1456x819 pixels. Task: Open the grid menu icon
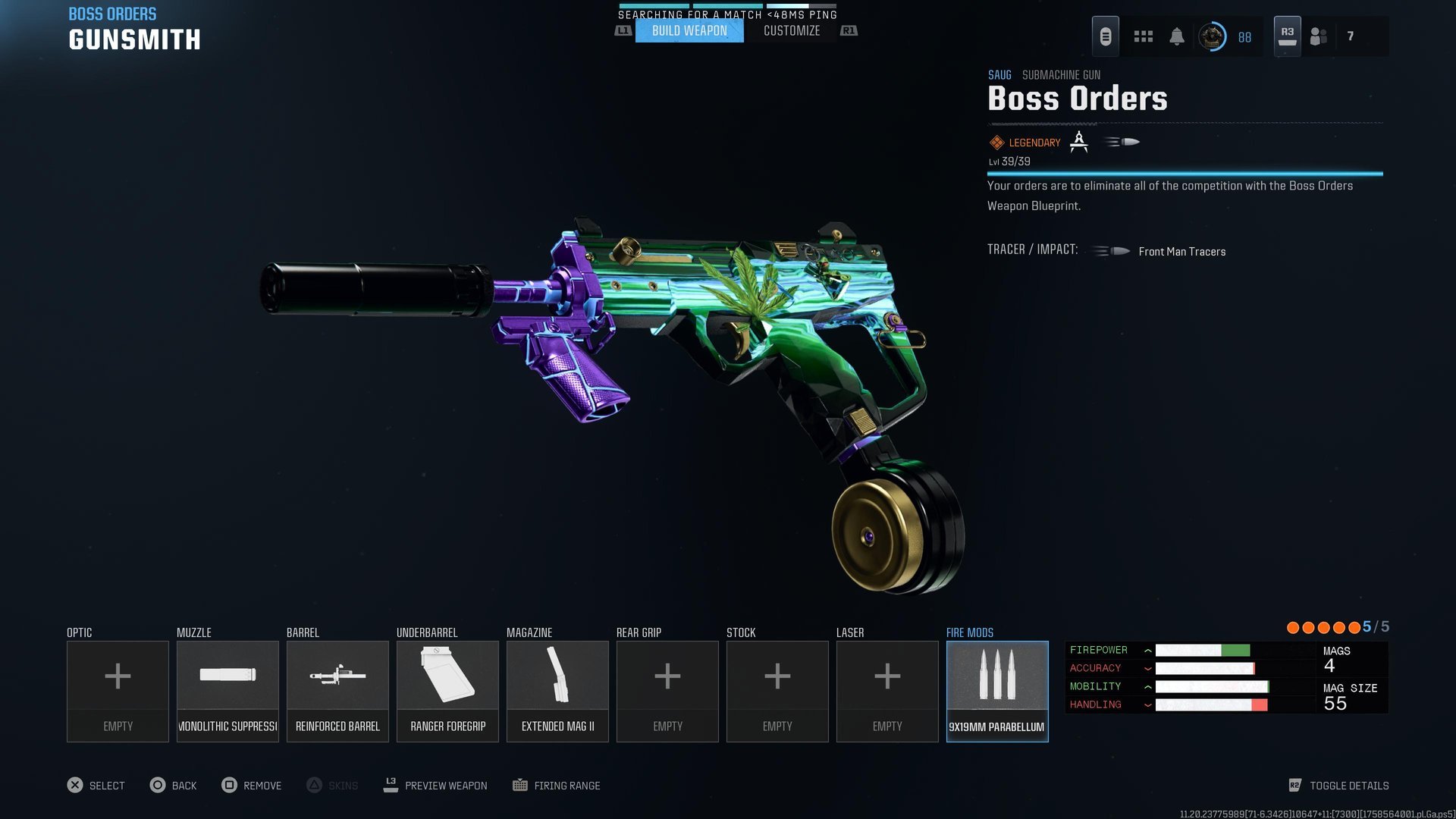pos(1143,36)
